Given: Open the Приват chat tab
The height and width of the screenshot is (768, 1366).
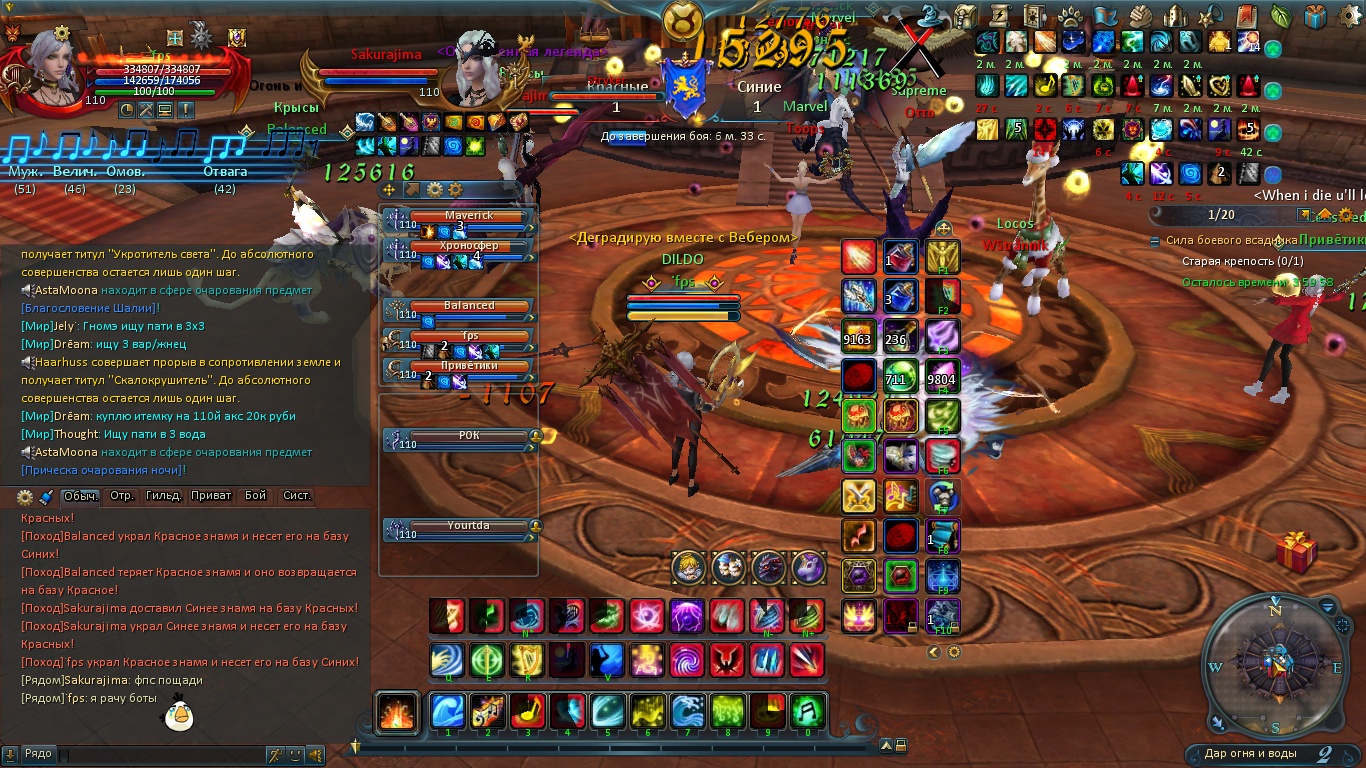Looking at the screenshot, I should 211,496.
